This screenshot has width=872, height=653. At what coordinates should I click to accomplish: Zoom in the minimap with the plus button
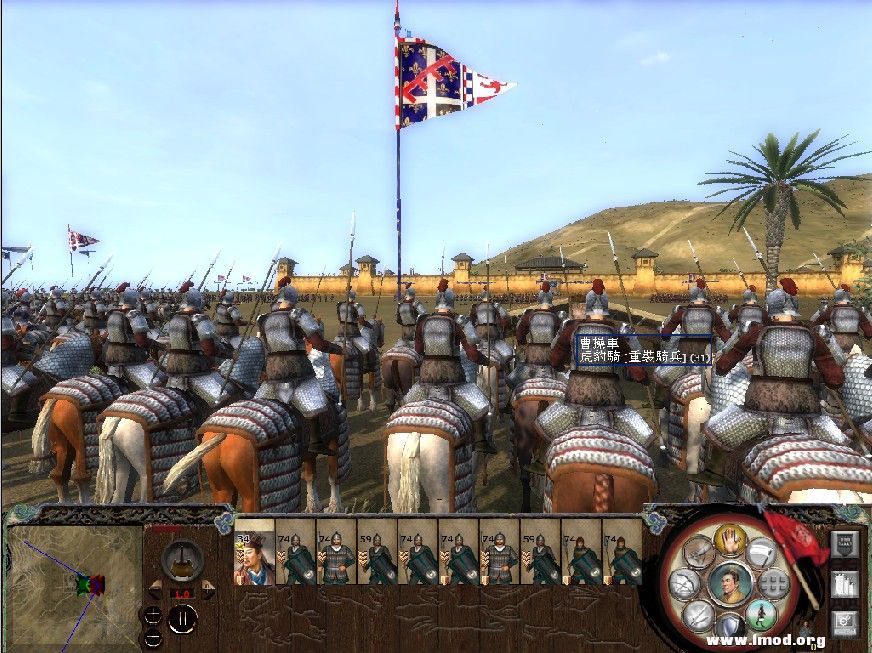coord(152,616)
